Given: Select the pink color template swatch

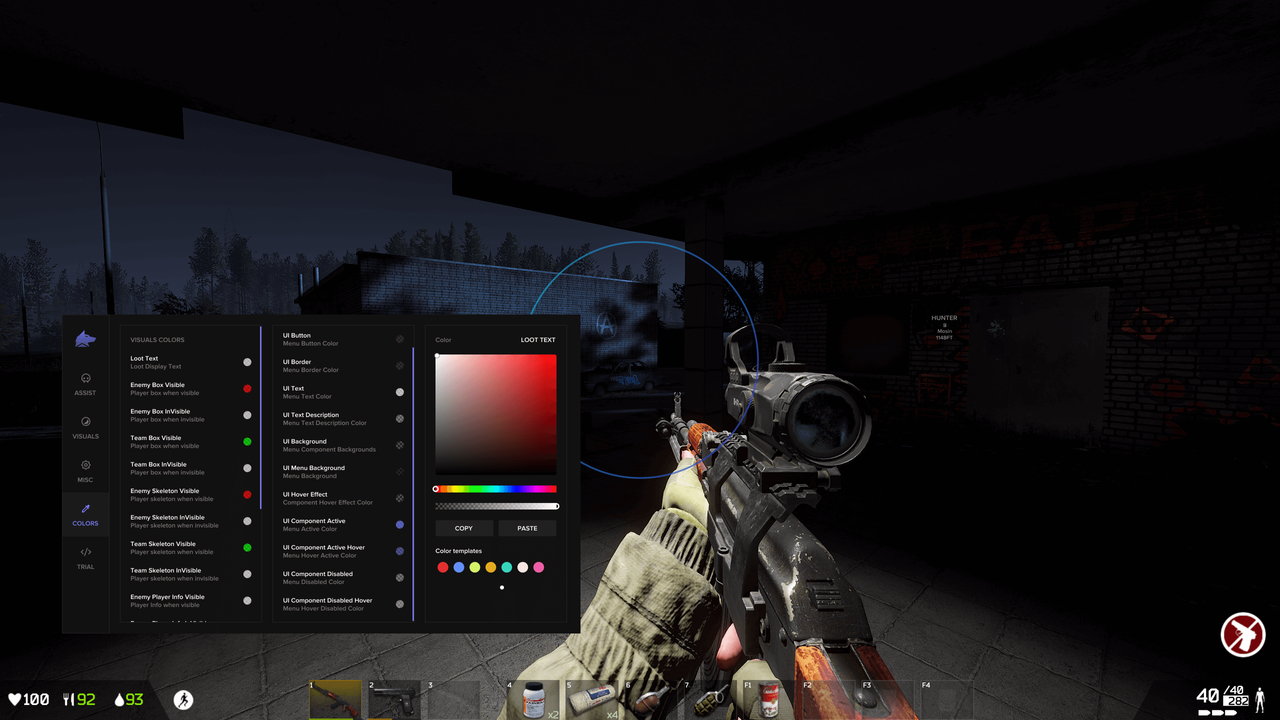Looking at the screenshot, I should tap(539, 567).
